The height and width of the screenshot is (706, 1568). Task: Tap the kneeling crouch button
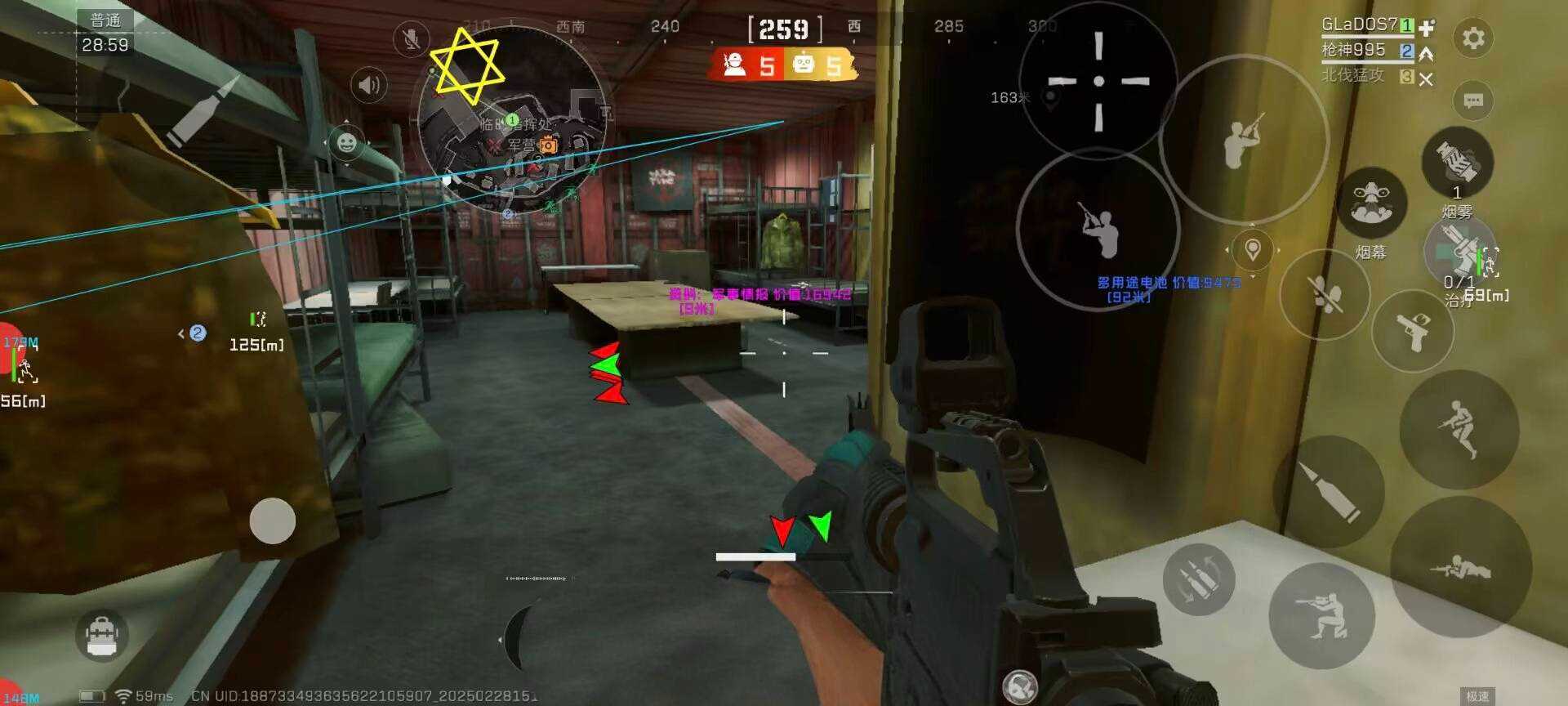pyautogui.click(x=1321, y=616)
